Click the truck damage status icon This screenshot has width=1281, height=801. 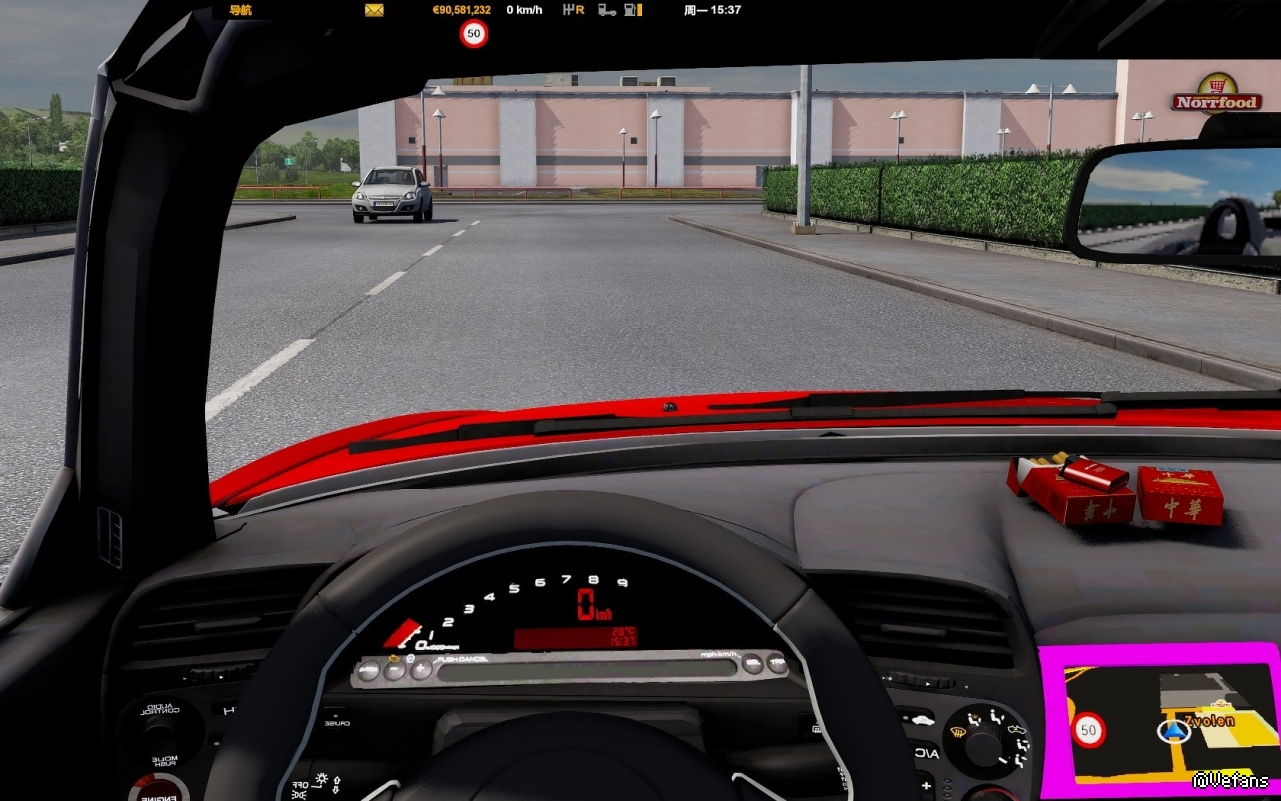pos(606,10)
